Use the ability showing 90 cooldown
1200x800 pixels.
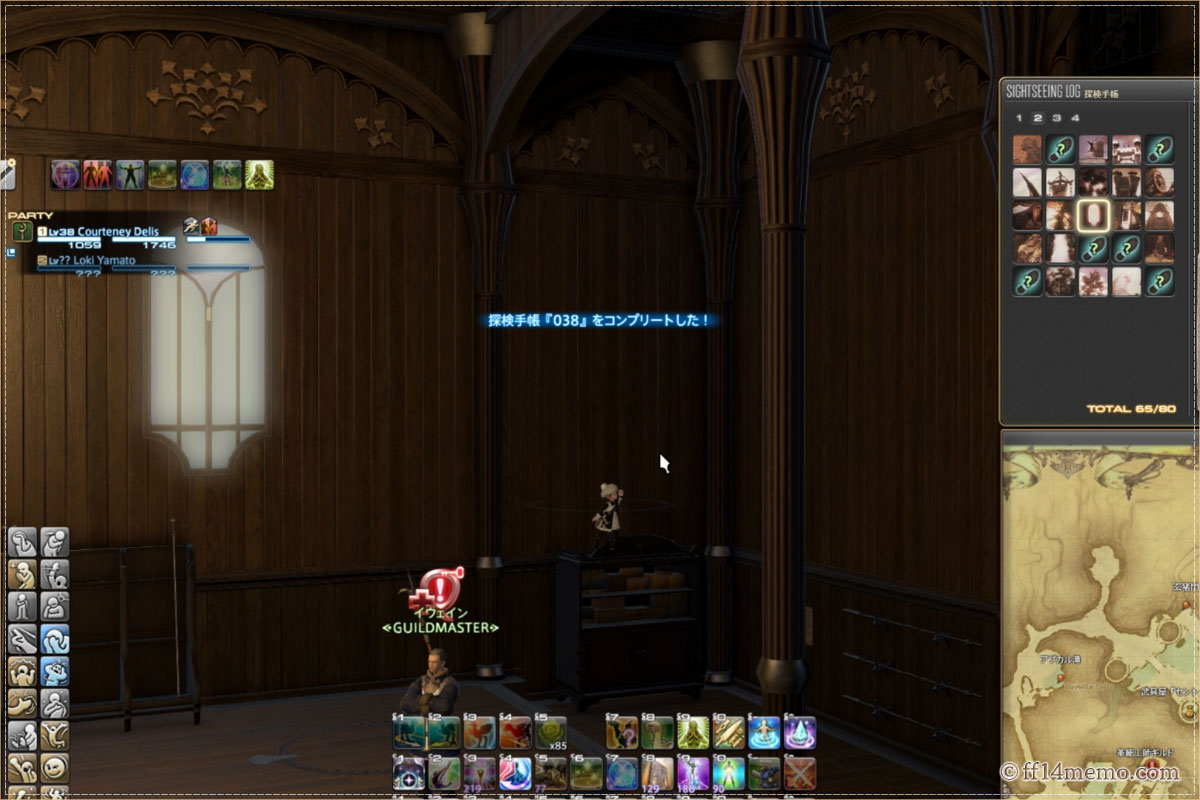coord(727,773)
